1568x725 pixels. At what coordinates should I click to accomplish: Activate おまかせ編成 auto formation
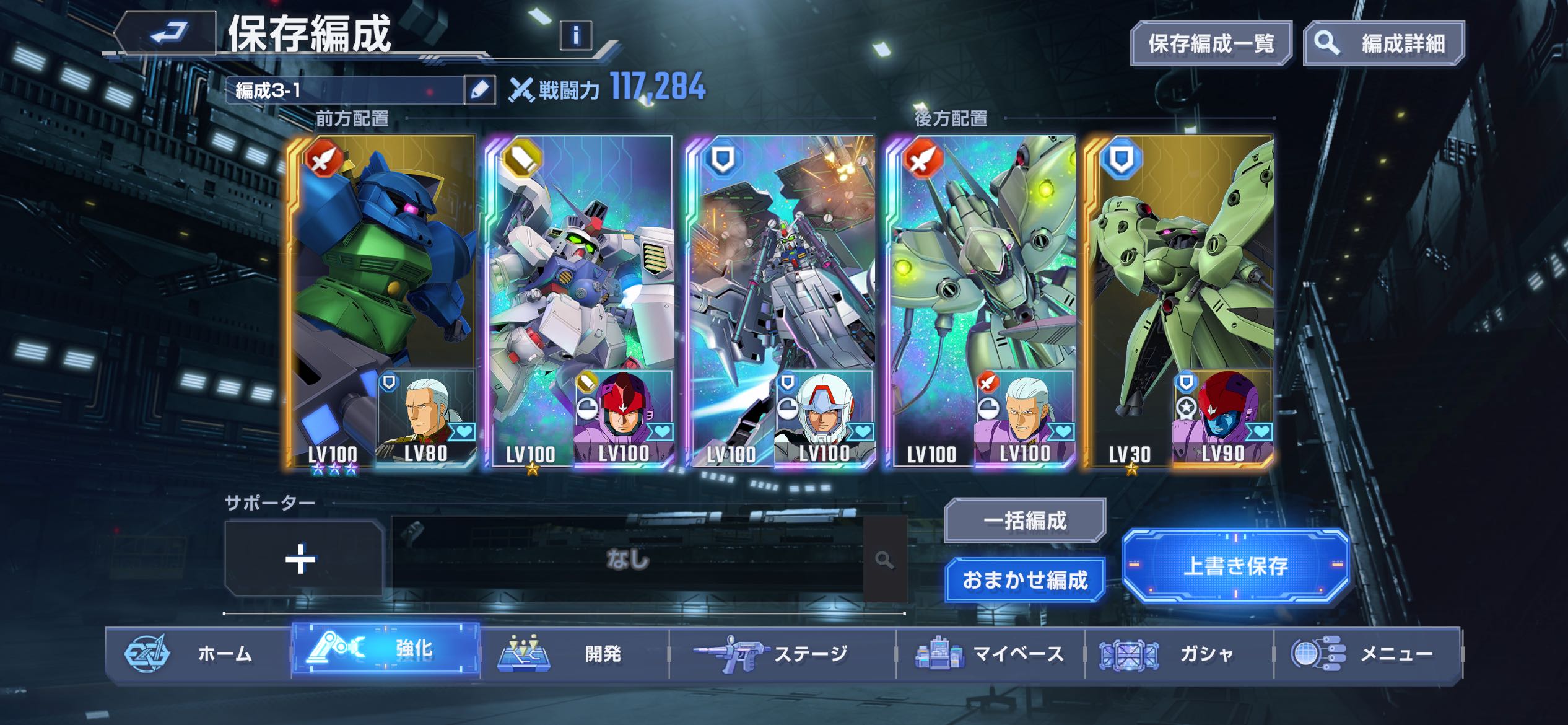(1025, 580)
